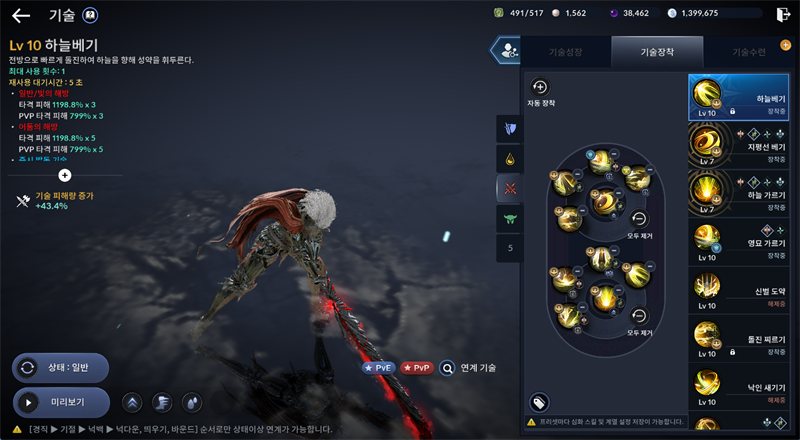Switch to the 기술성장 tab
This screenshot has width=800, height=440.
(565, 51)
